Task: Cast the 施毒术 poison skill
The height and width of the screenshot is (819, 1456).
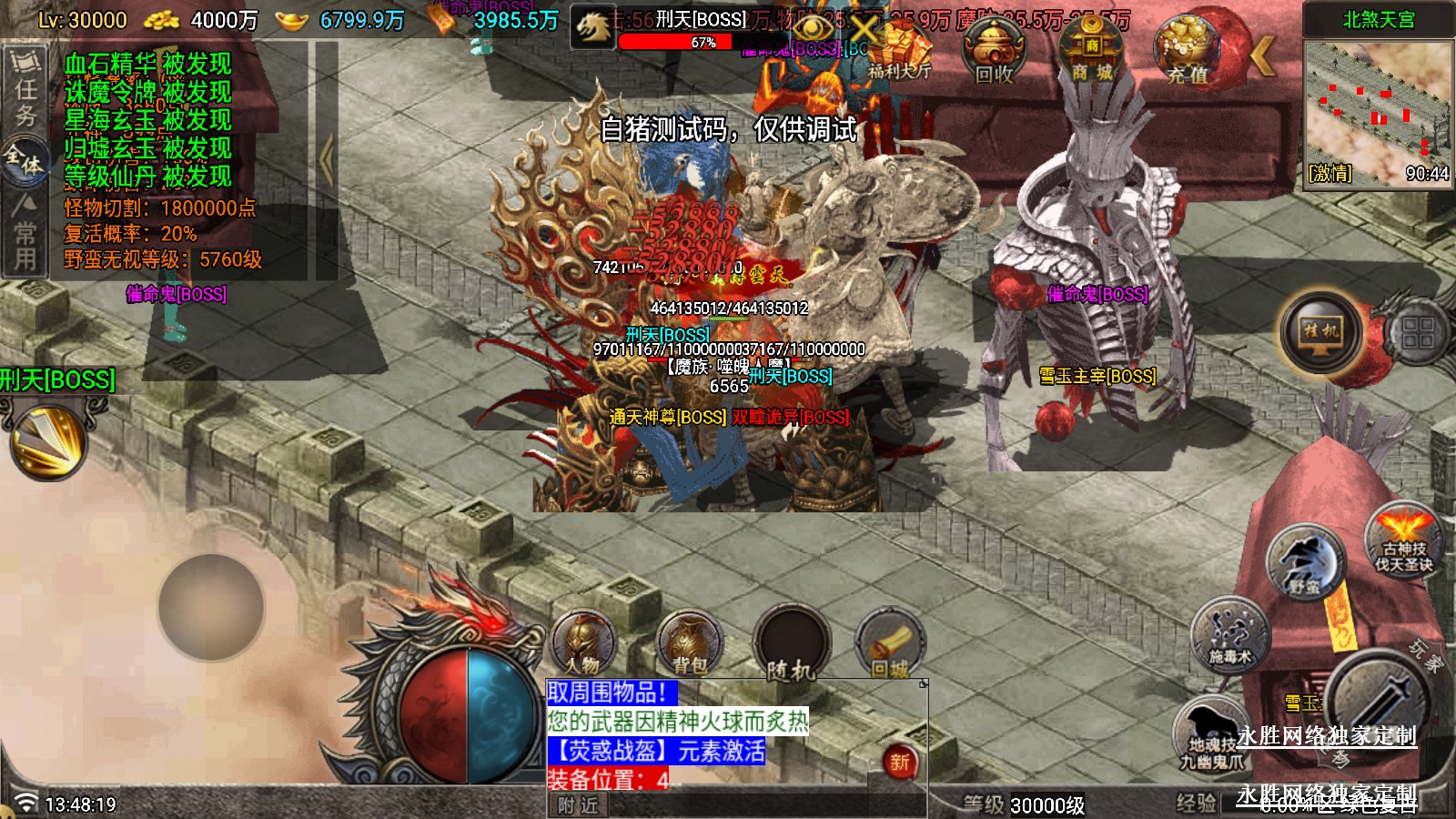Action: (1229, 634)
